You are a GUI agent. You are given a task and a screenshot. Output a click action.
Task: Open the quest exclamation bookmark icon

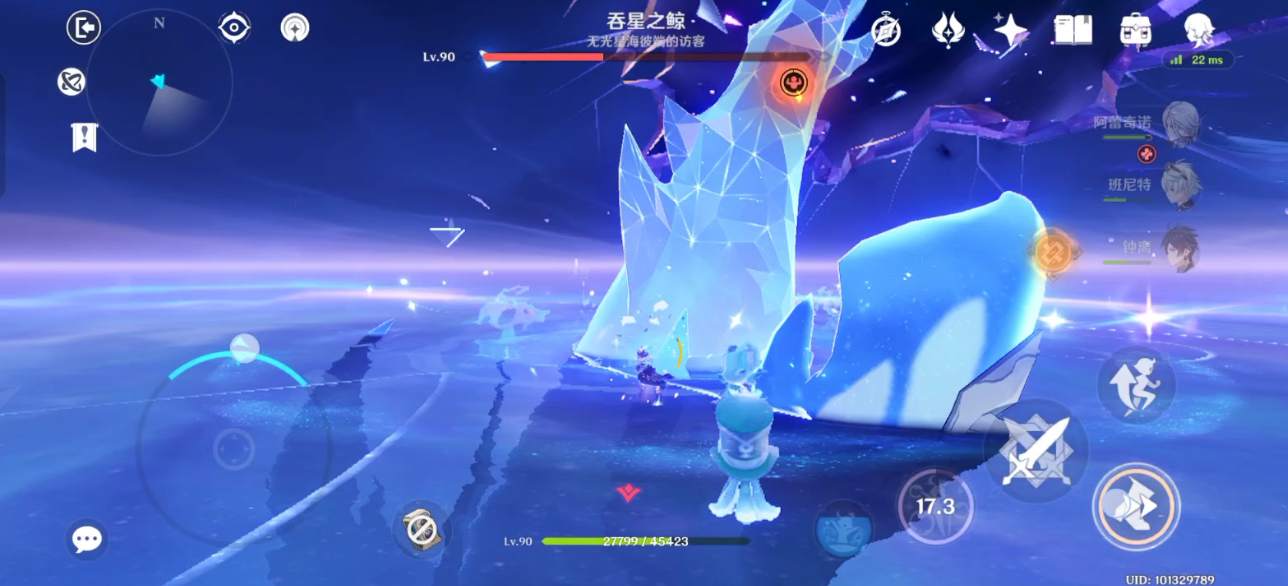(85, 137)
